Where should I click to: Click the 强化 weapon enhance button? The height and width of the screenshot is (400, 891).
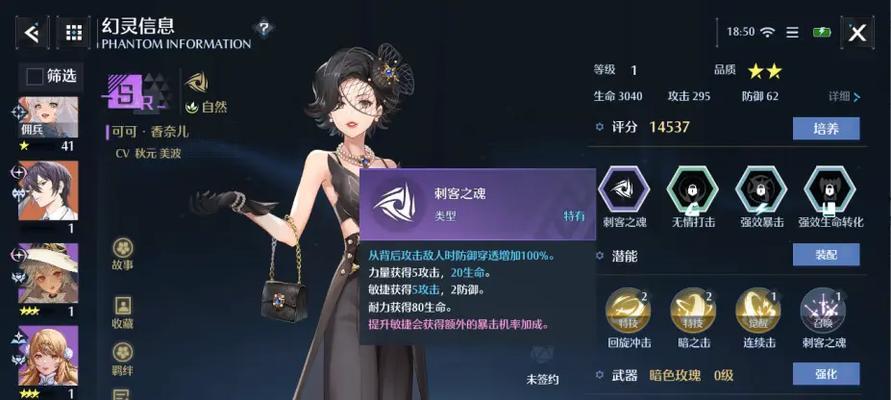826,374
